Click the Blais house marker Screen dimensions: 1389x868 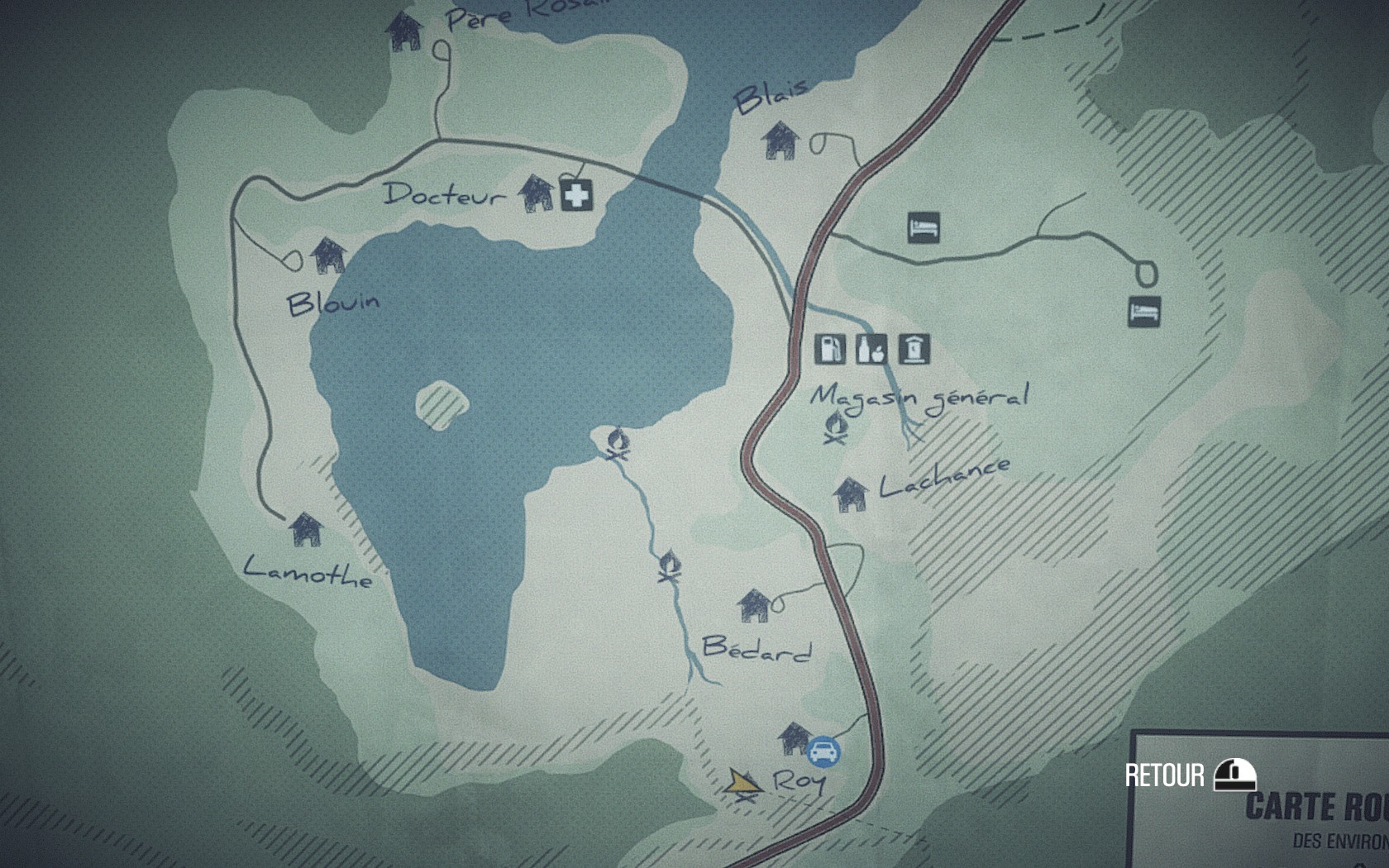click(780, 141)
